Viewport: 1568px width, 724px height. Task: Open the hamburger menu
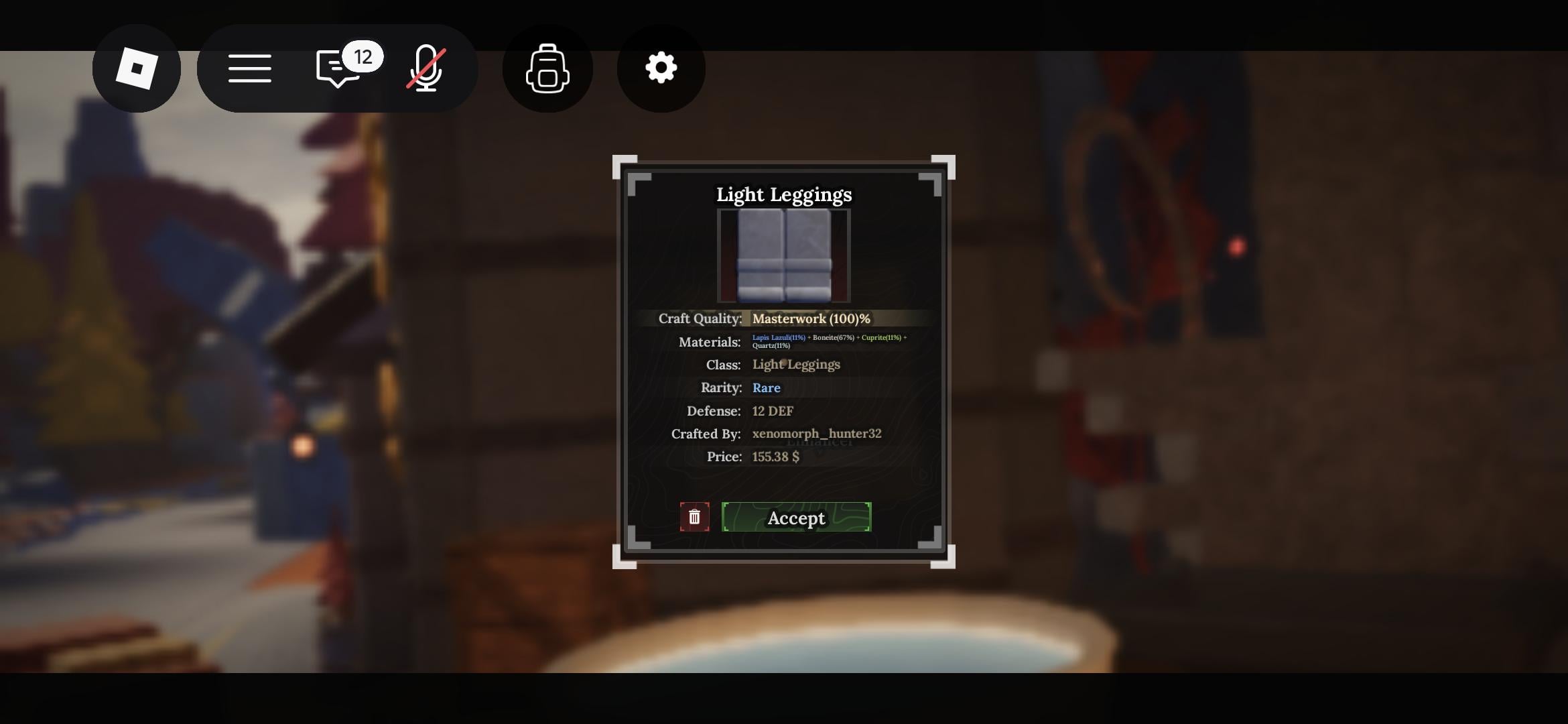pos(249,68)
